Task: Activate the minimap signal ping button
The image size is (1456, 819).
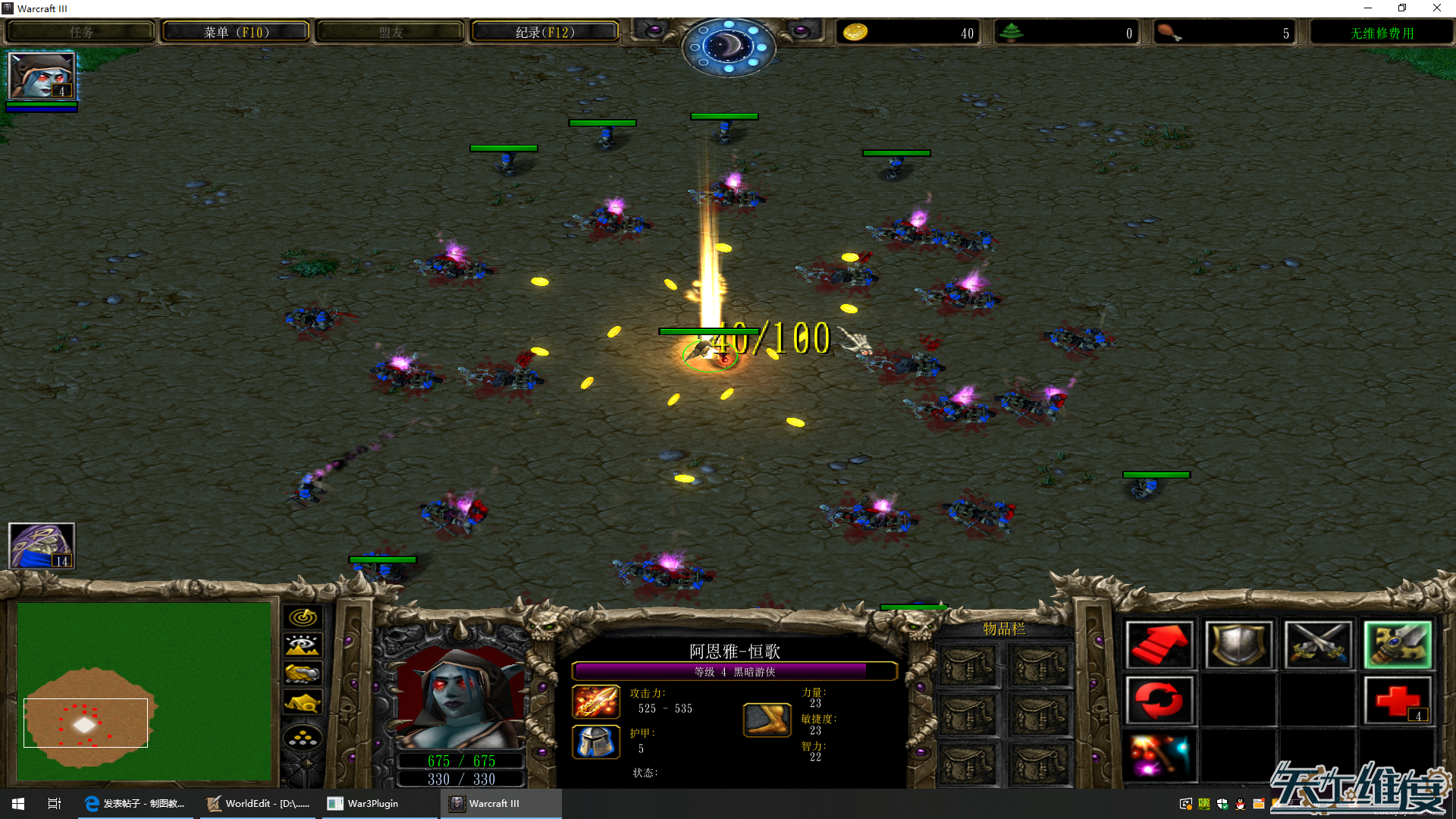Action: click(303, 617)
